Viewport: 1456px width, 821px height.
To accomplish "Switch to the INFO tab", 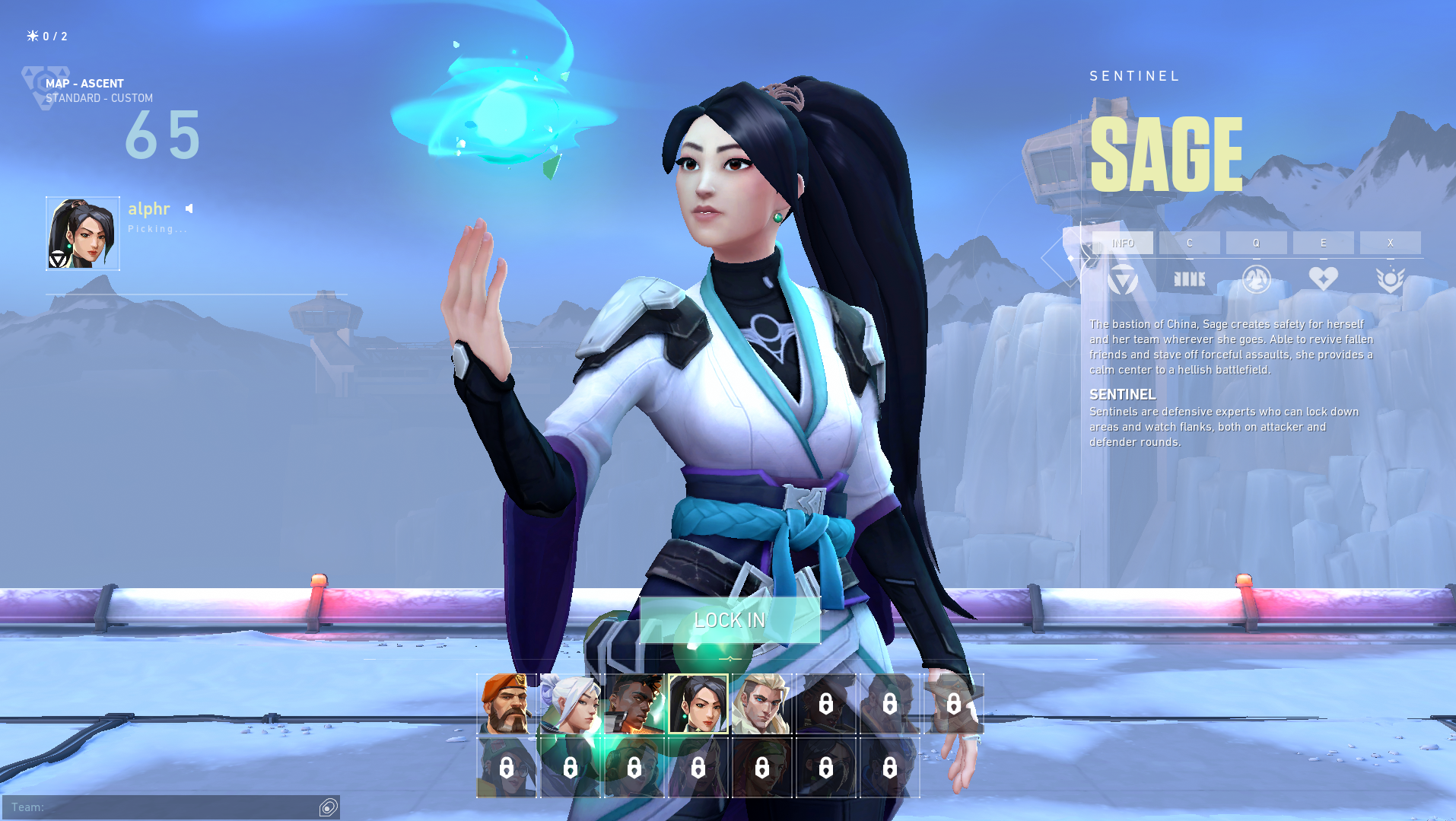I will point(1122,243).
